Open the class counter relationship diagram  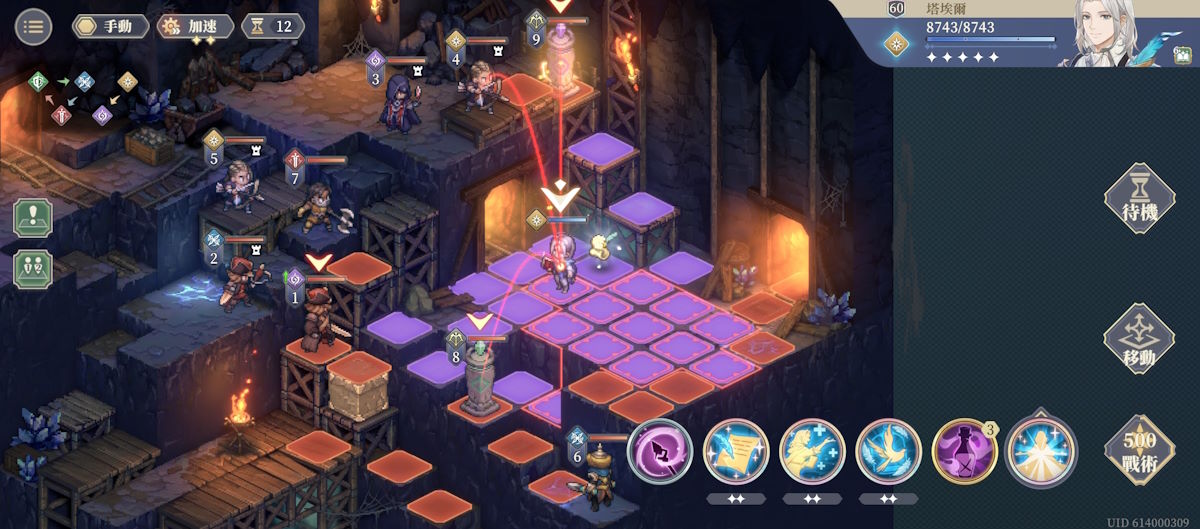coord(83,97)
